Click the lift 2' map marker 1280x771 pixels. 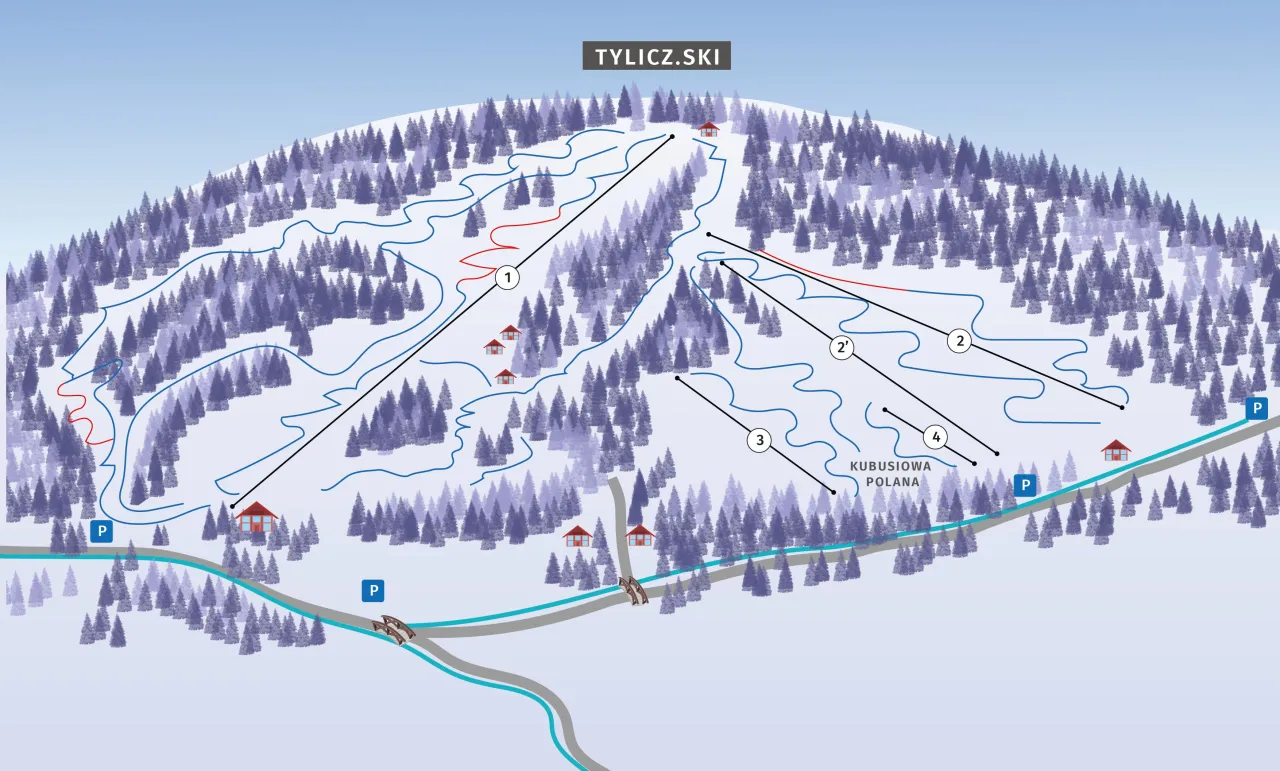click(843, 348)
